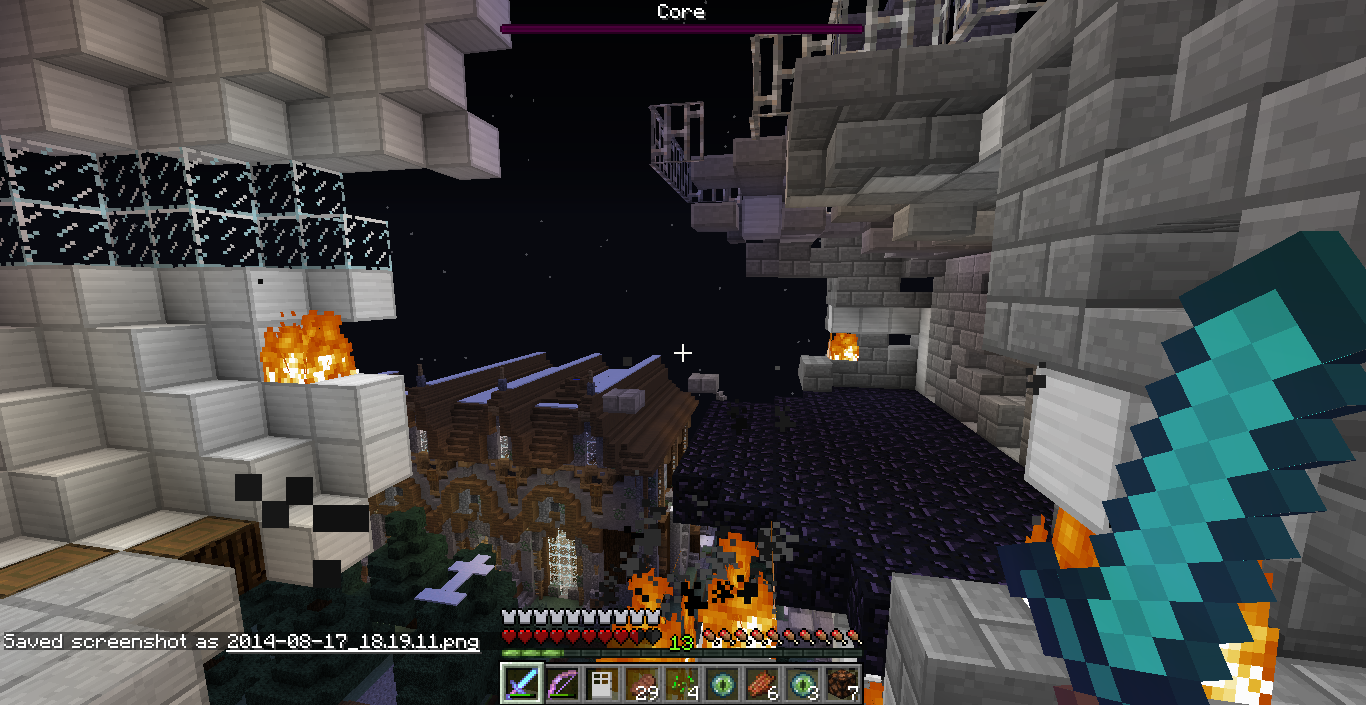Select the single eye of ender slot
This screenshot has height=705, width=1366.
tap(722, 684)
